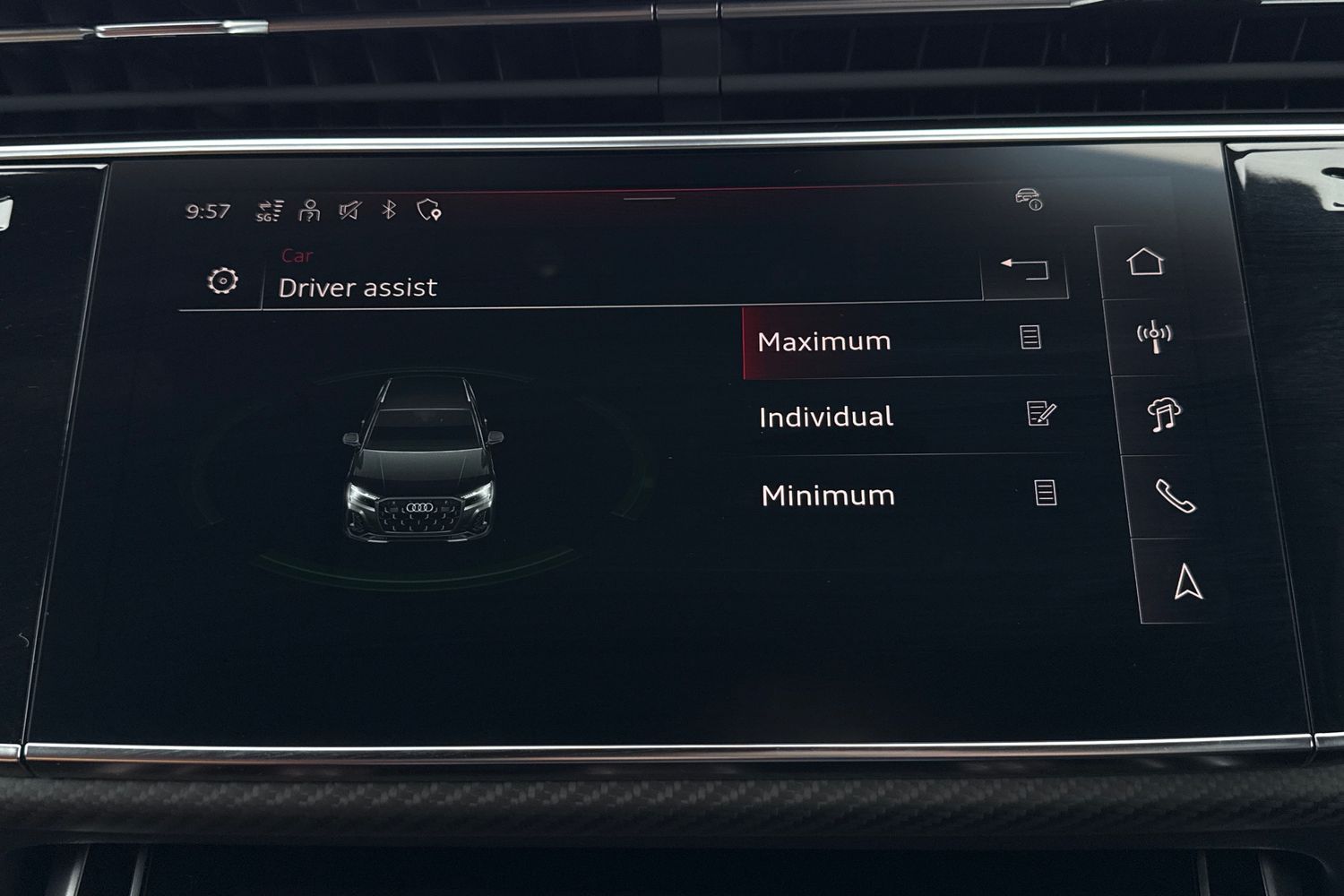Tap the car top-view image
The width and height of the screenshot is (1344, 896).
[x=421, y=466]
